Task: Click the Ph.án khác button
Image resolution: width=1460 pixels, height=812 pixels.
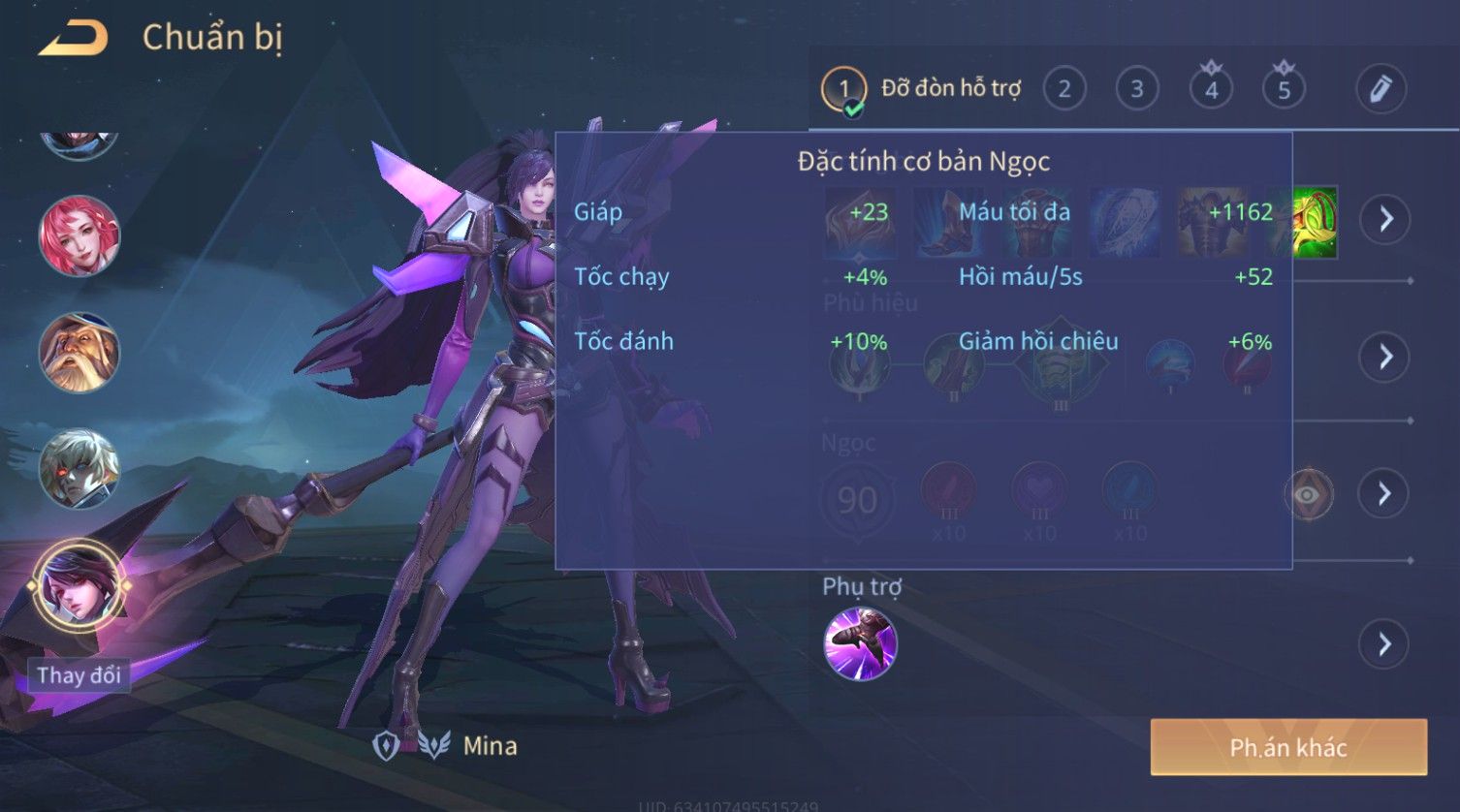Action: [x=1288, y=747]
